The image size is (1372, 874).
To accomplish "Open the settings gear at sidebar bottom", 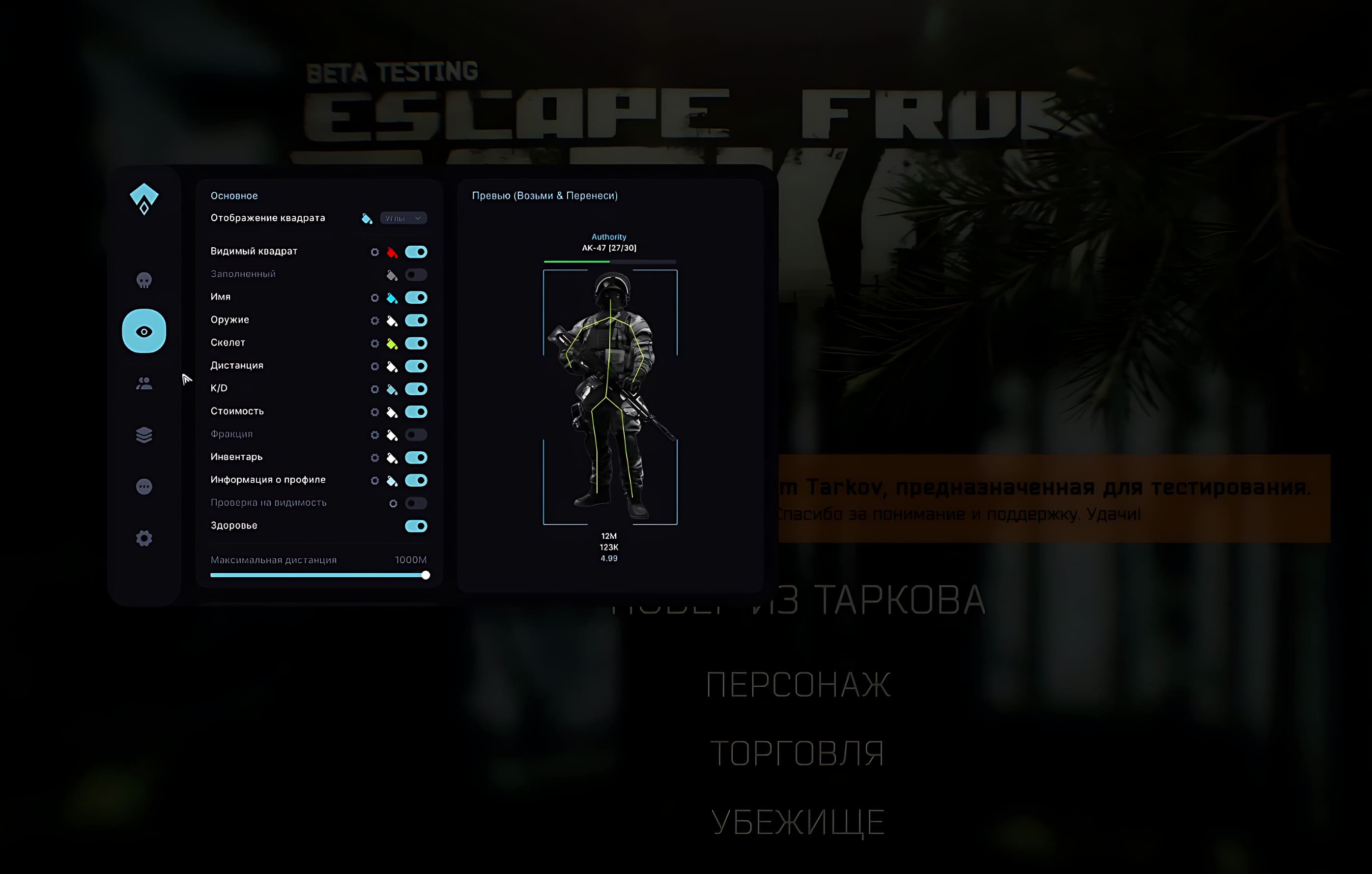I will coord(143,537).
